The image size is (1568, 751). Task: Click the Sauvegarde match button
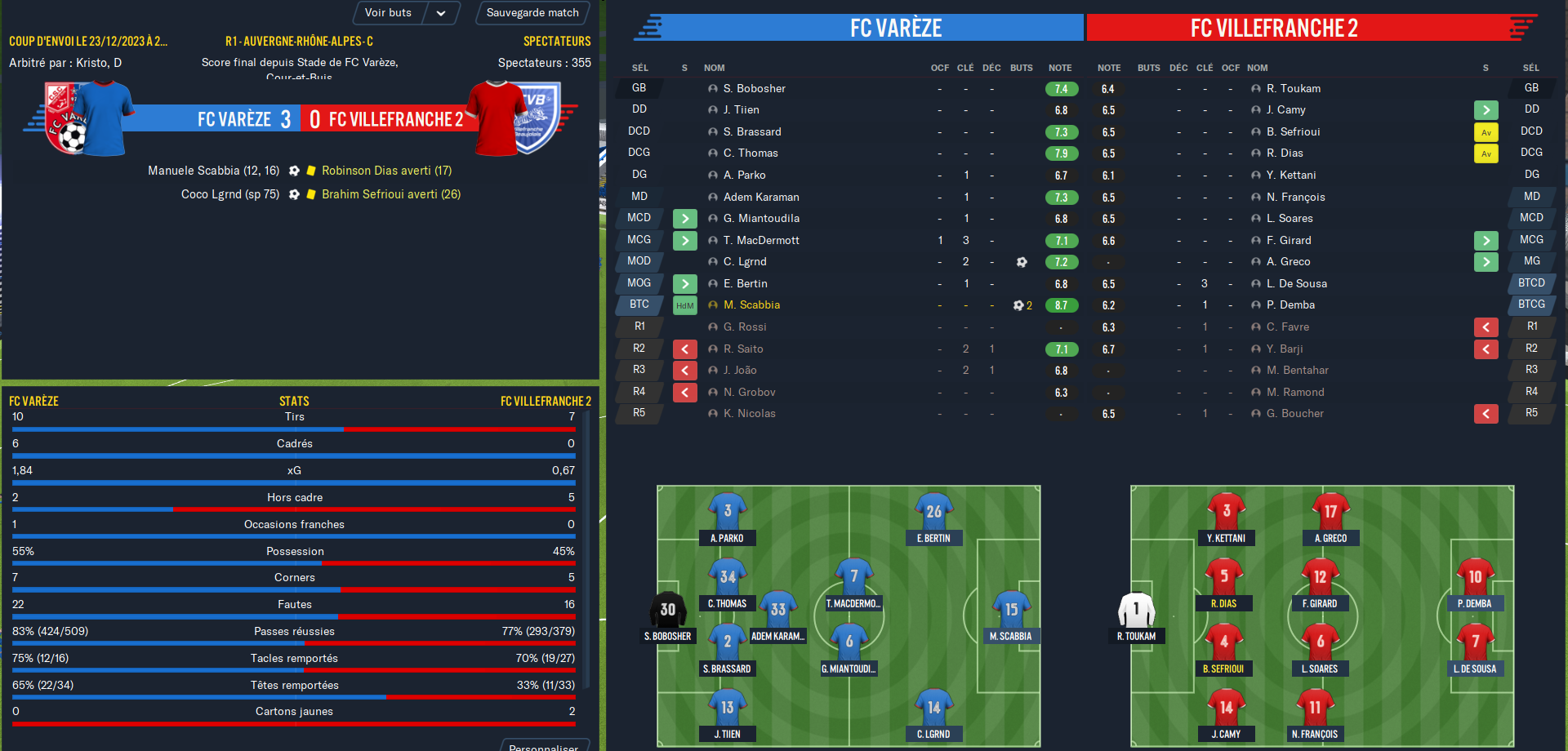click(532, 13)
